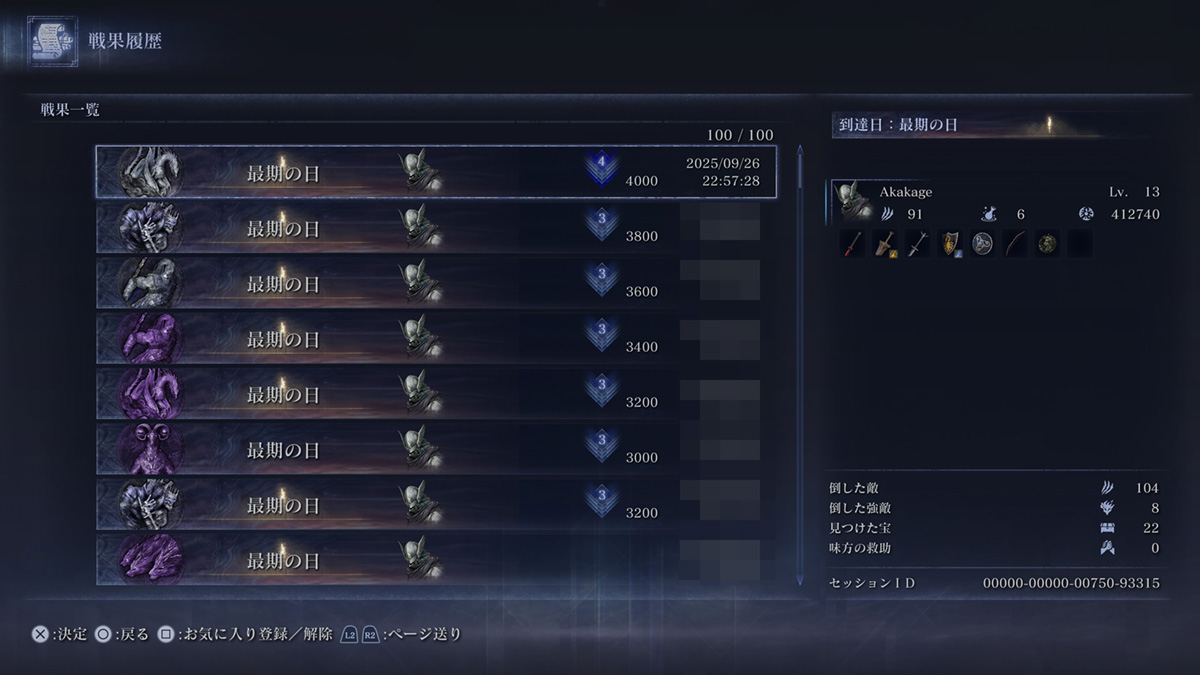Image resolution: width=1200 pixels, height=675 pixels.
Task: Pick the 3000-point record with the horned boss
Action: (436, 449)
